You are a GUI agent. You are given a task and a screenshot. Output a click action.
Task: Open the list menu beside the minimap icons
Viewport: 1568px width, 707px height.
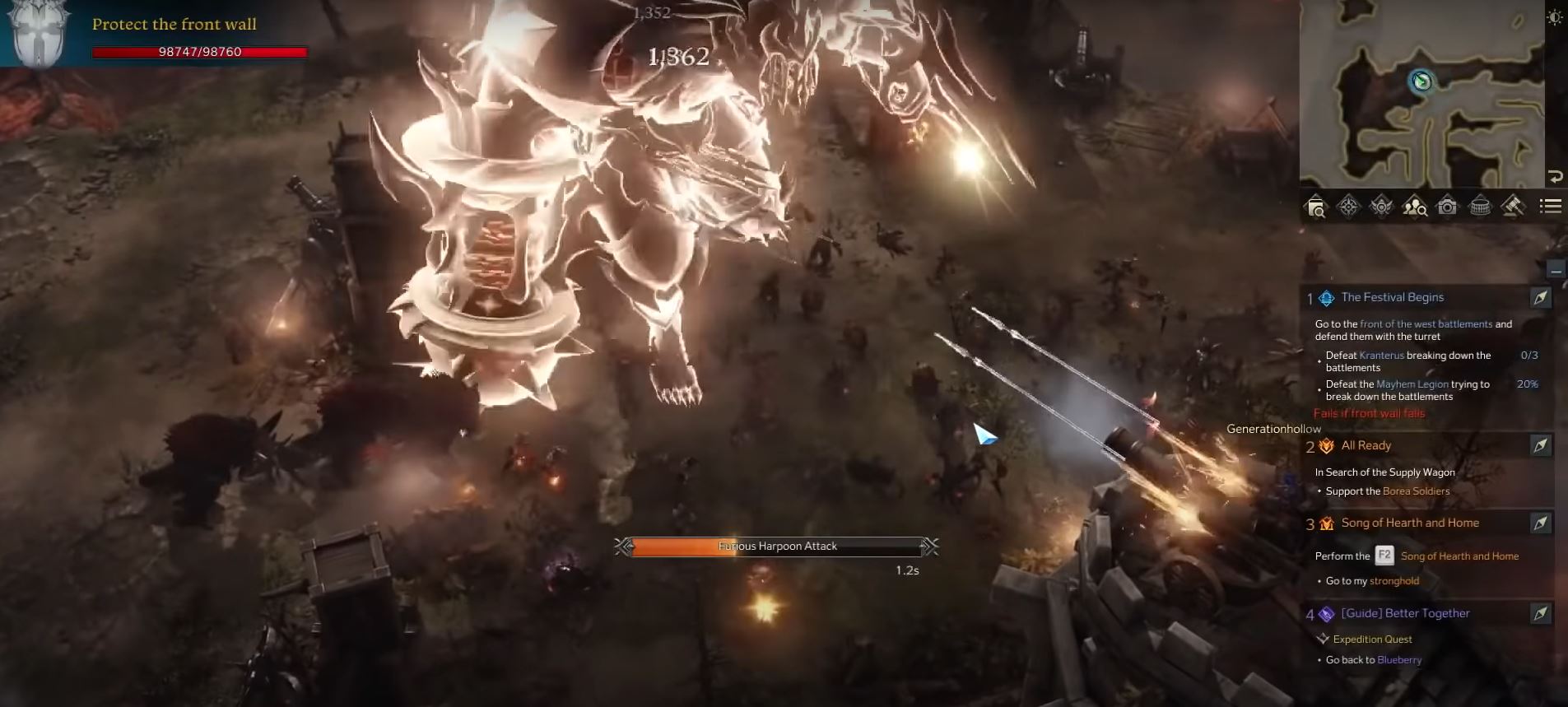1550,207
